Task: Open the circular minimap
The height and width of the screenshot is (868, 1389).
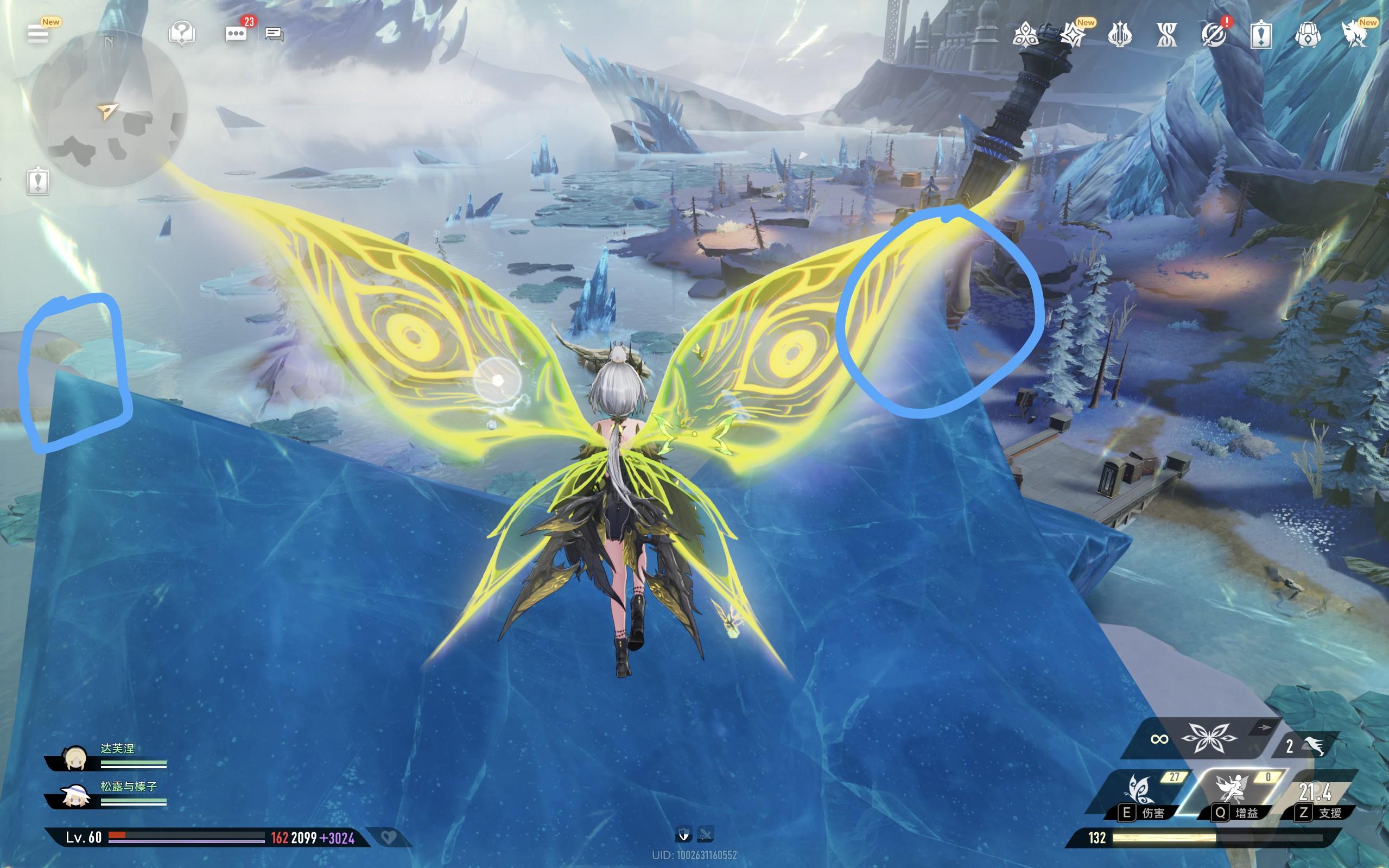Action: point(109,109)
